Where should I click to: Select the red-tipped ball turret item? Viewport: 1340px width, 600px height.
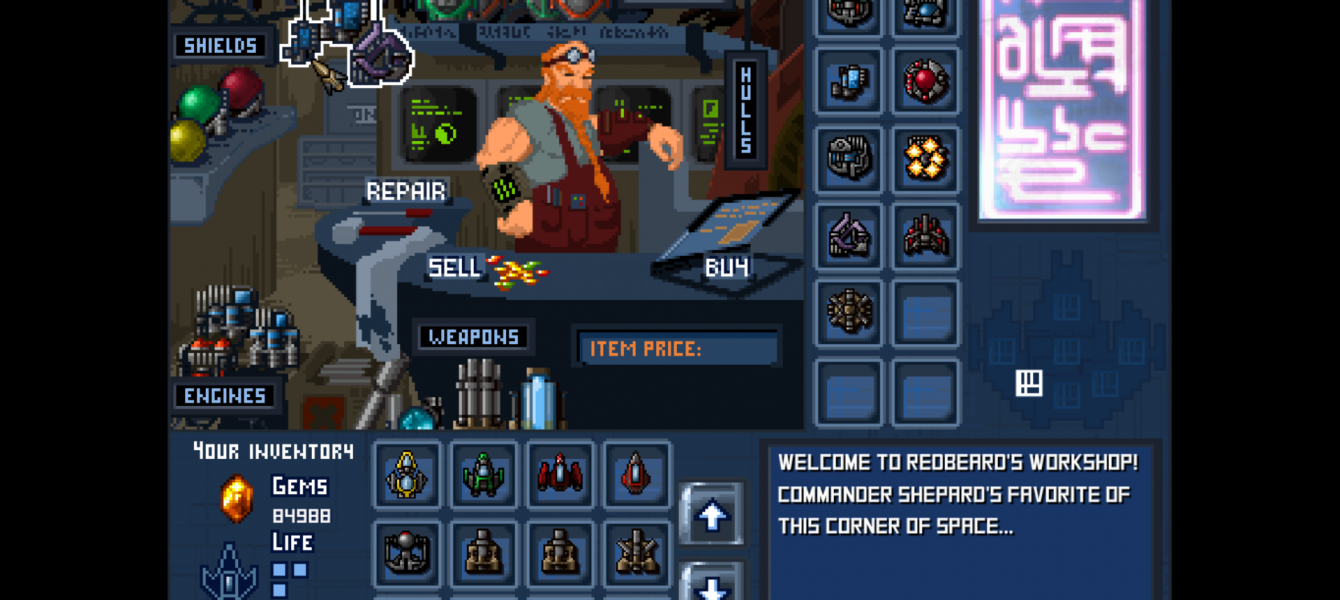[407, 552]
